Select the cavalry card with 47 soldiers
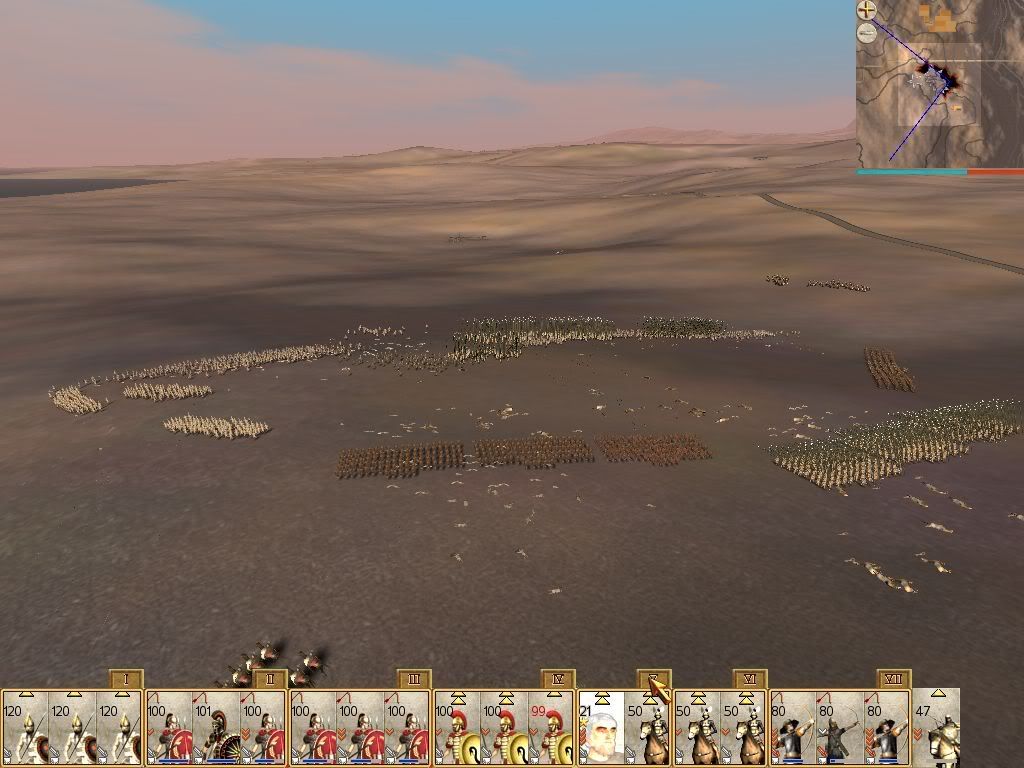 pyautogui.click(x=937, y=728)
